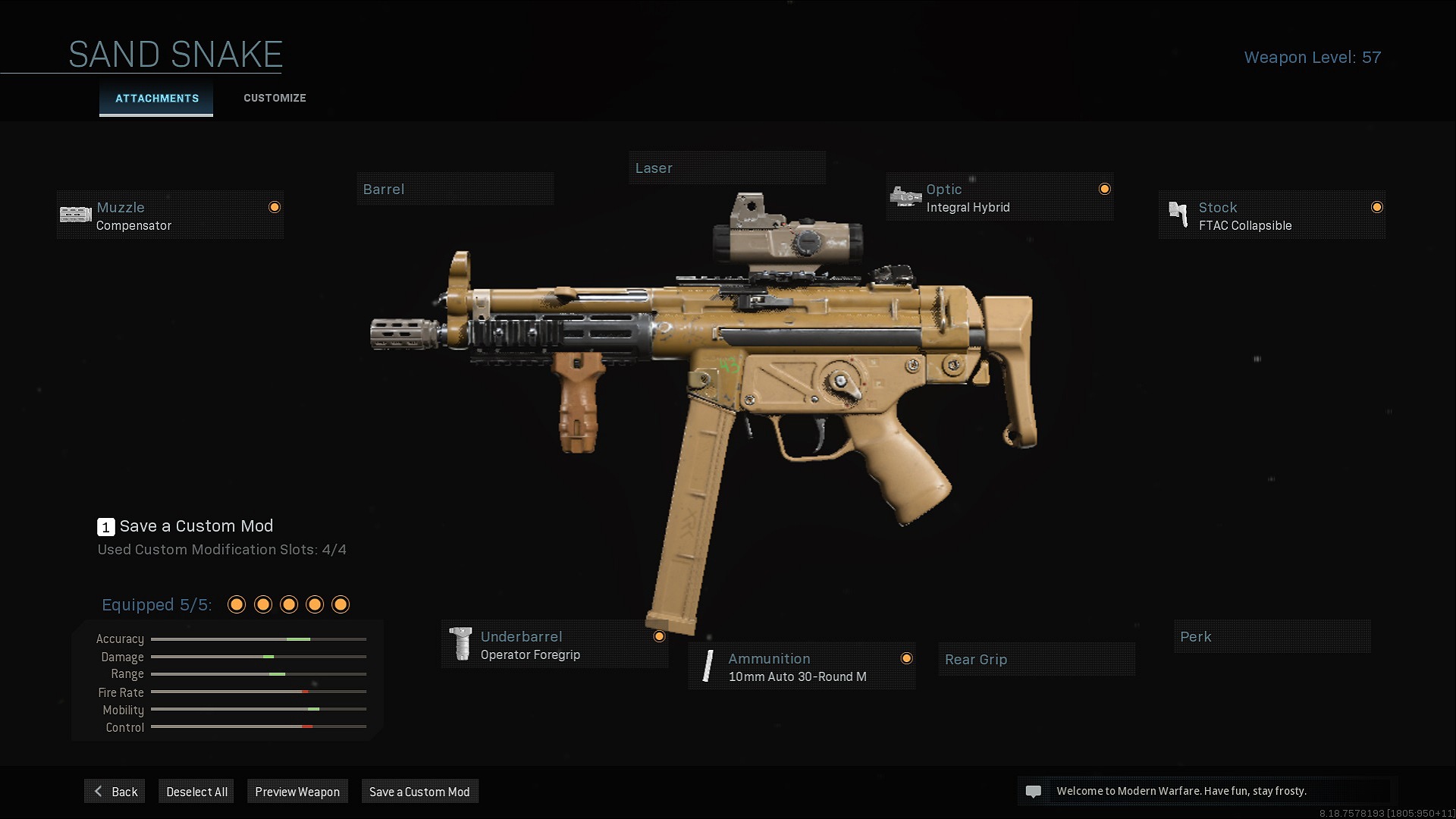Screen dimensions: 1456x819
Task: Open the Ammunition 10mm Auto slot
Action: coord(802,667)
